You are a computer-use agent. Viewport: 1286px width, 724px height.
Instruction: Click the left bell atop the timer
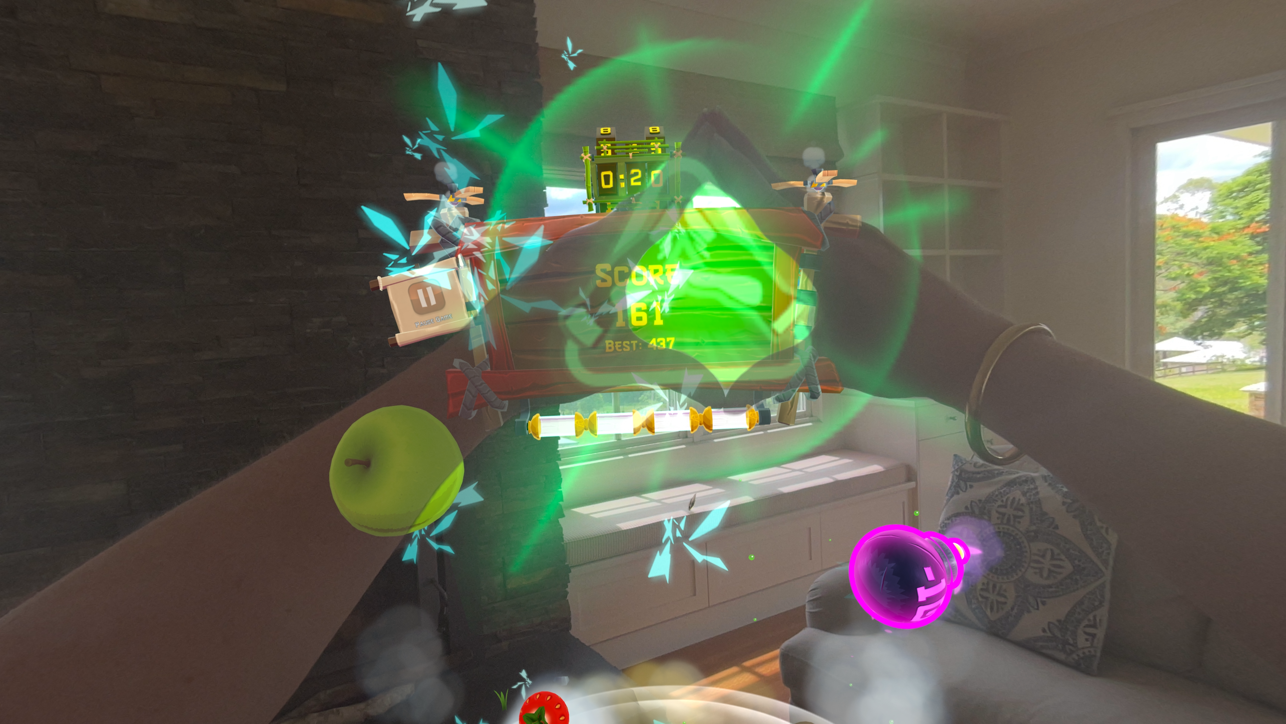(605, 131)
